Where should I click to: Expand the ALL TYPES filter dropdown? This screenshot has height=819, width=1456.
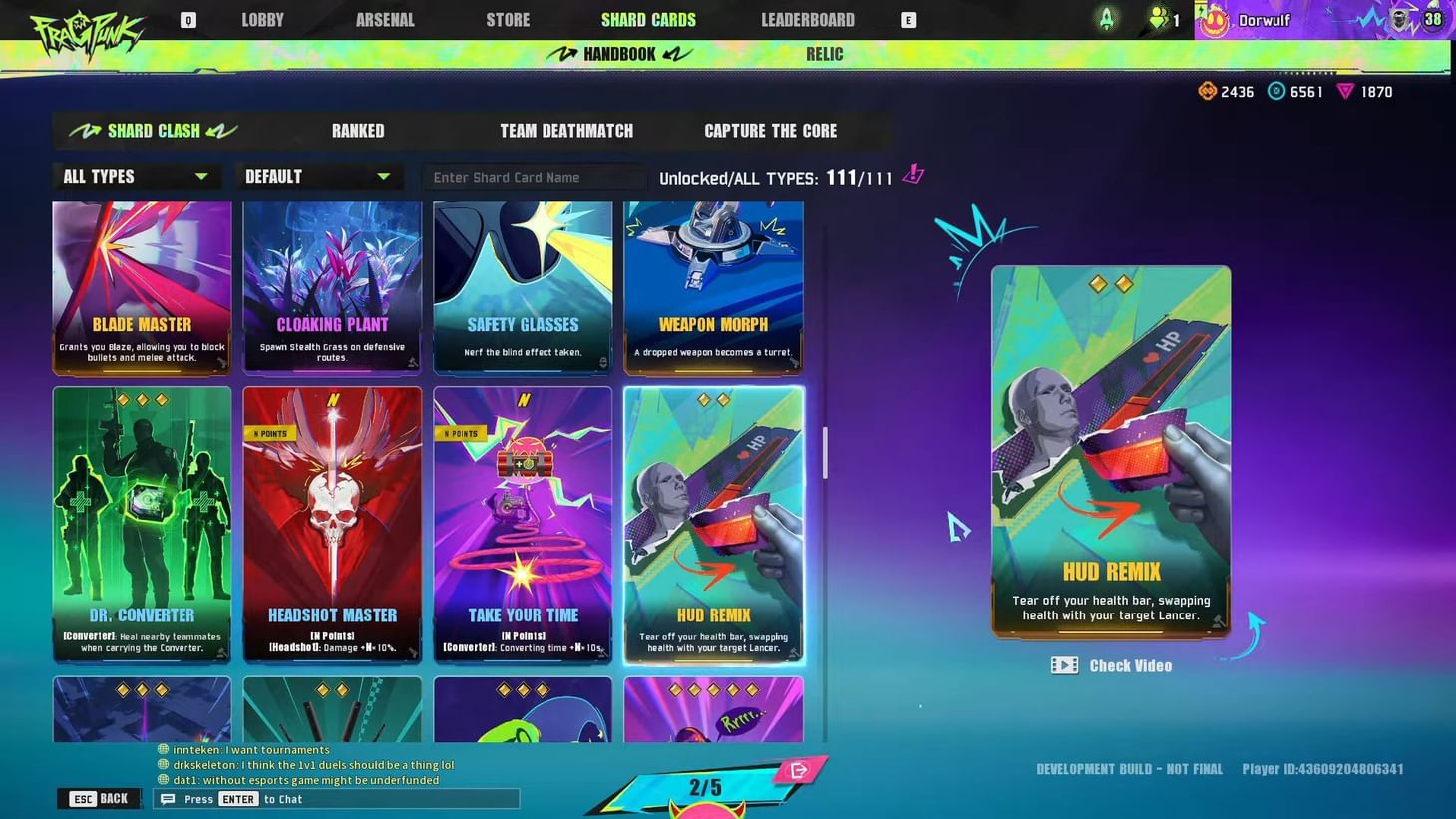click(x=137, y=176)
